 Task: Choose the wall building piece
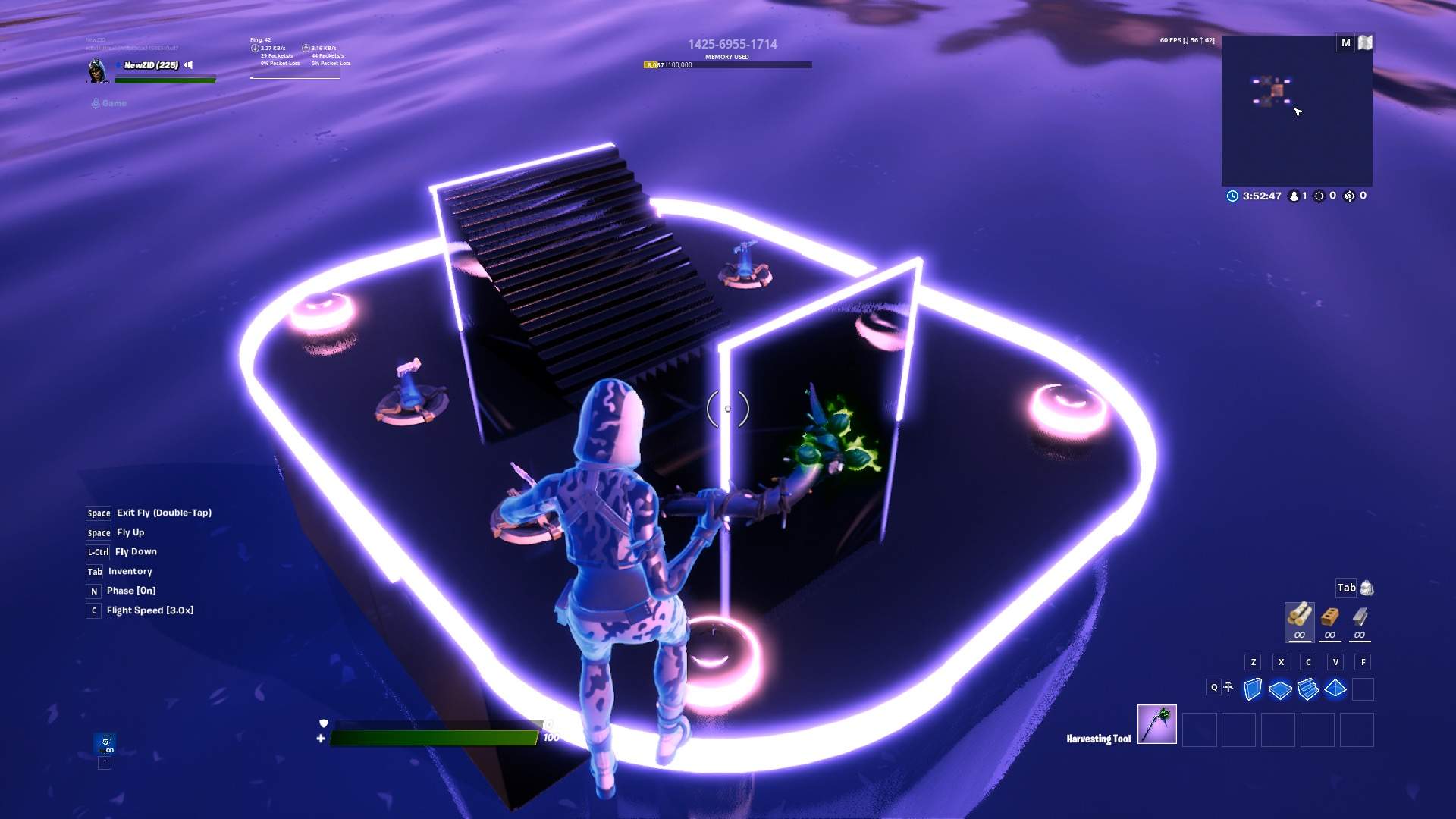(1253, 689)
